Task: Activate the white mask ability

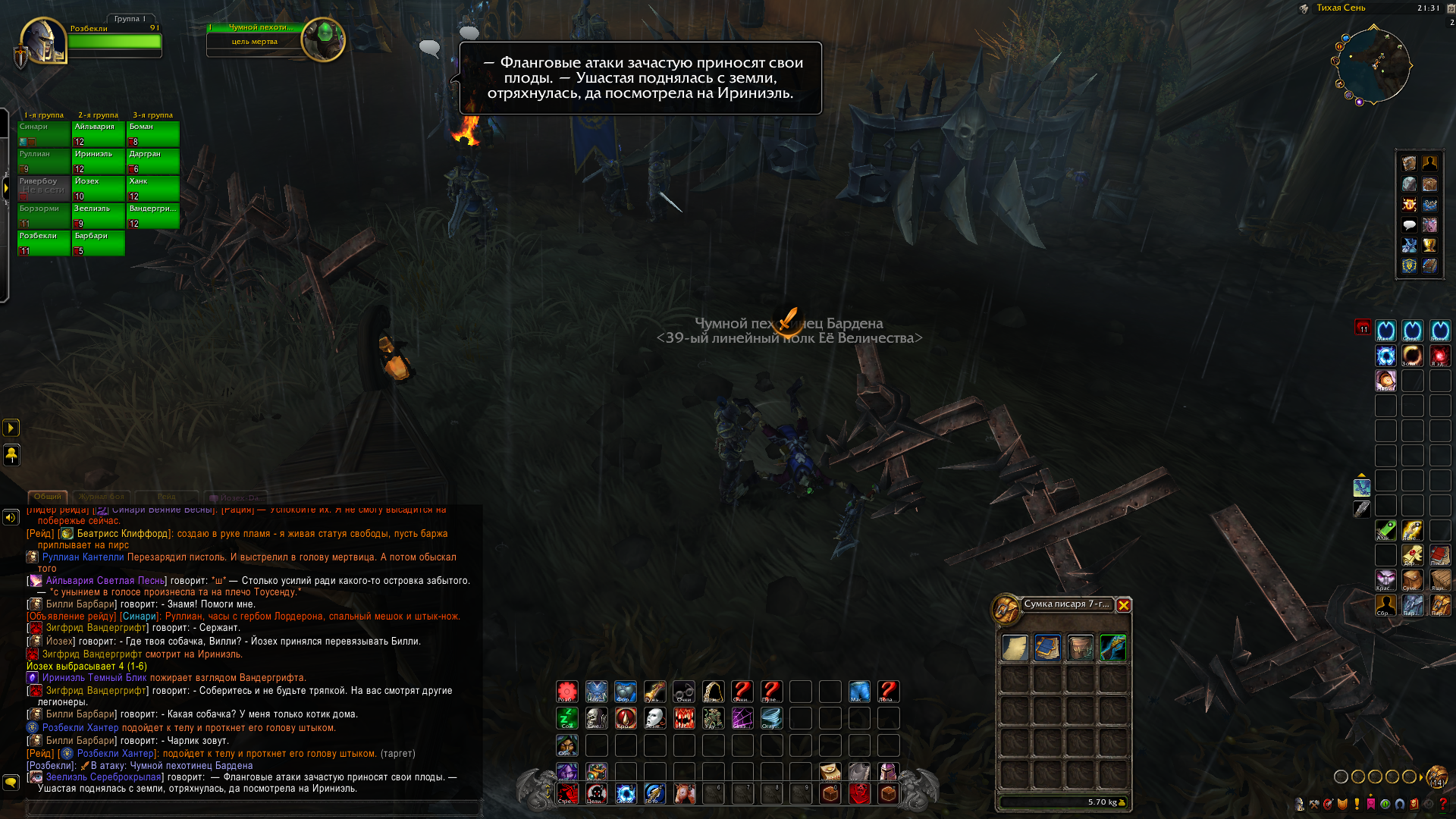Action: 655,718
